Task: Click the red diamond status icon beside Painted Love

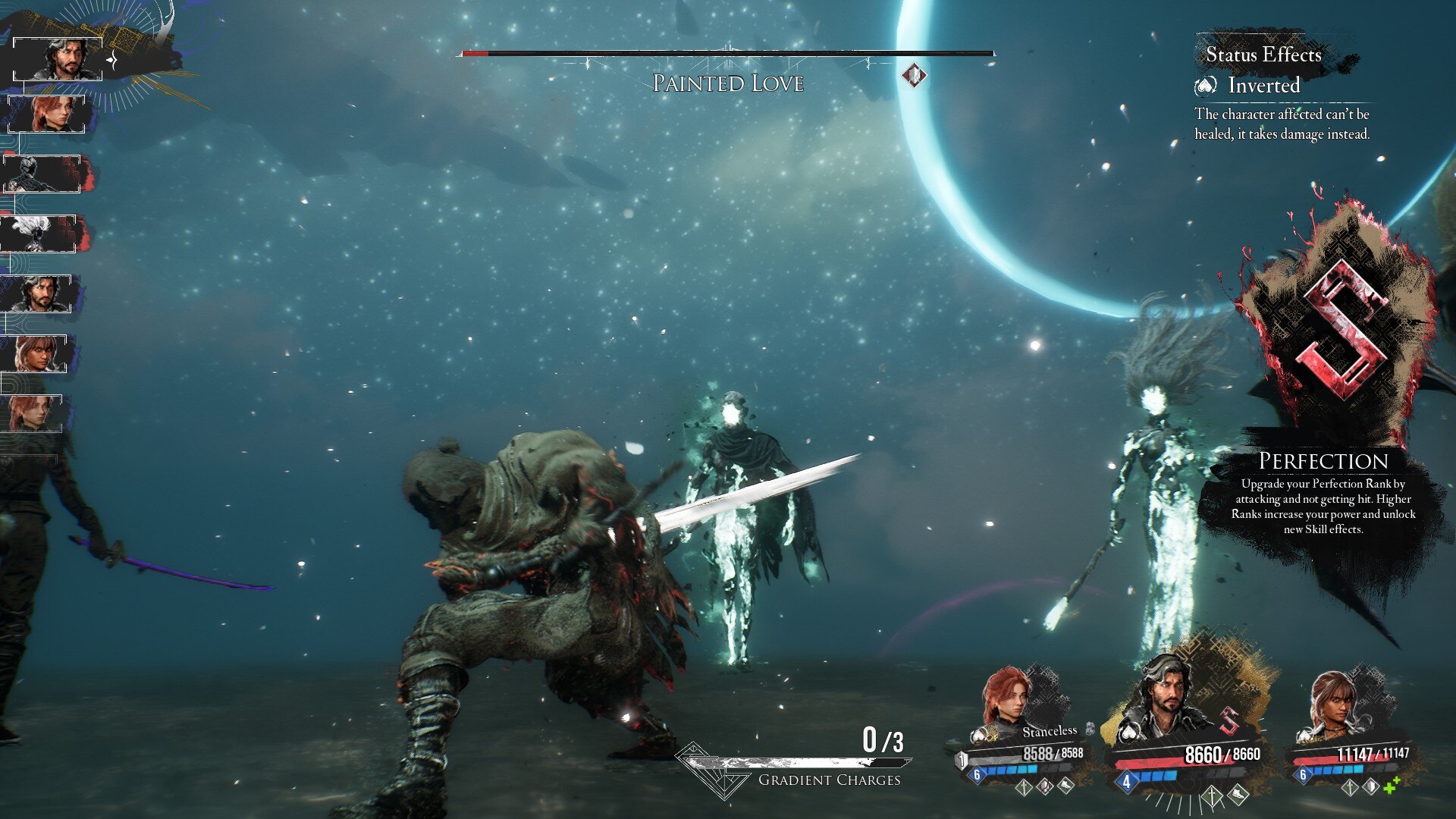Action: (x=914, y=75)
